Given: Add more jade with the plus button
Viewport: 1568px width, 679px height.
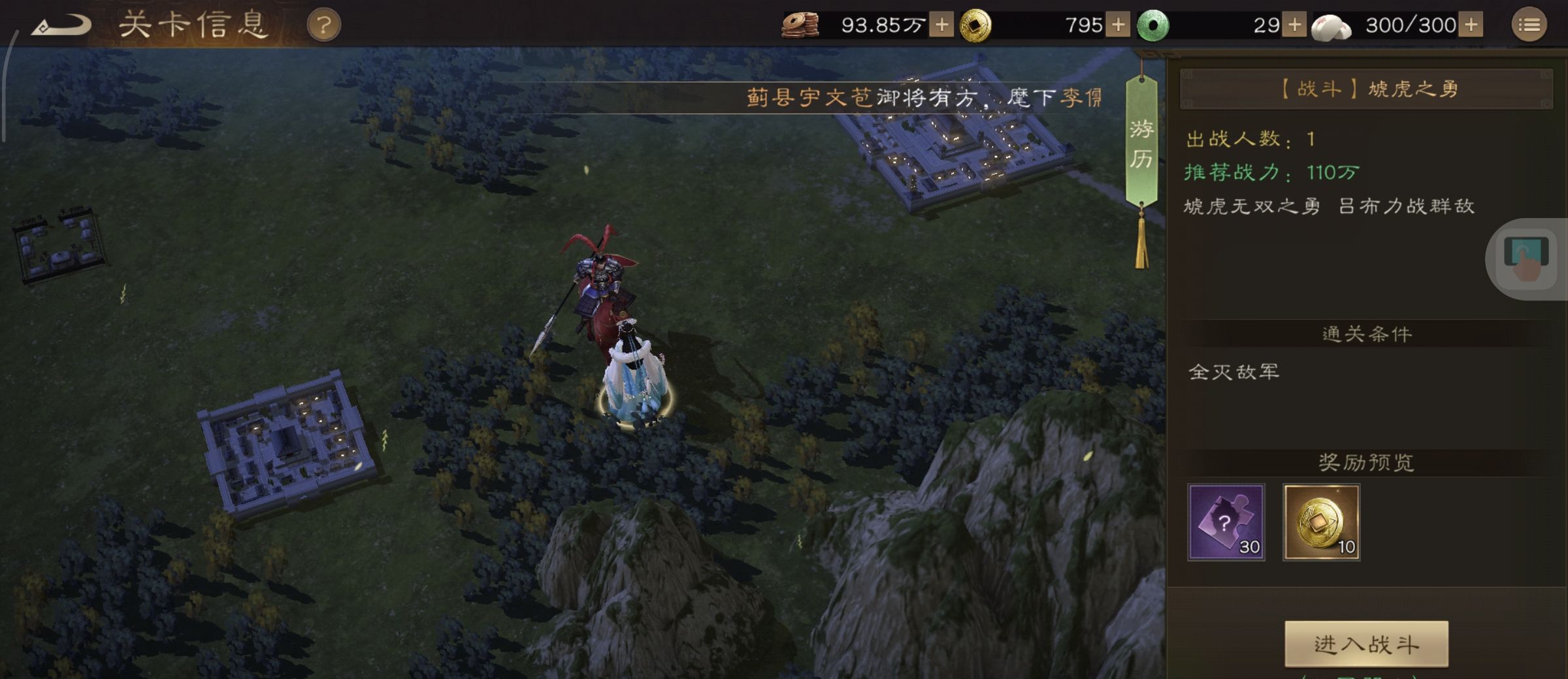Looking at the screenshot, I should [1294, 25].
